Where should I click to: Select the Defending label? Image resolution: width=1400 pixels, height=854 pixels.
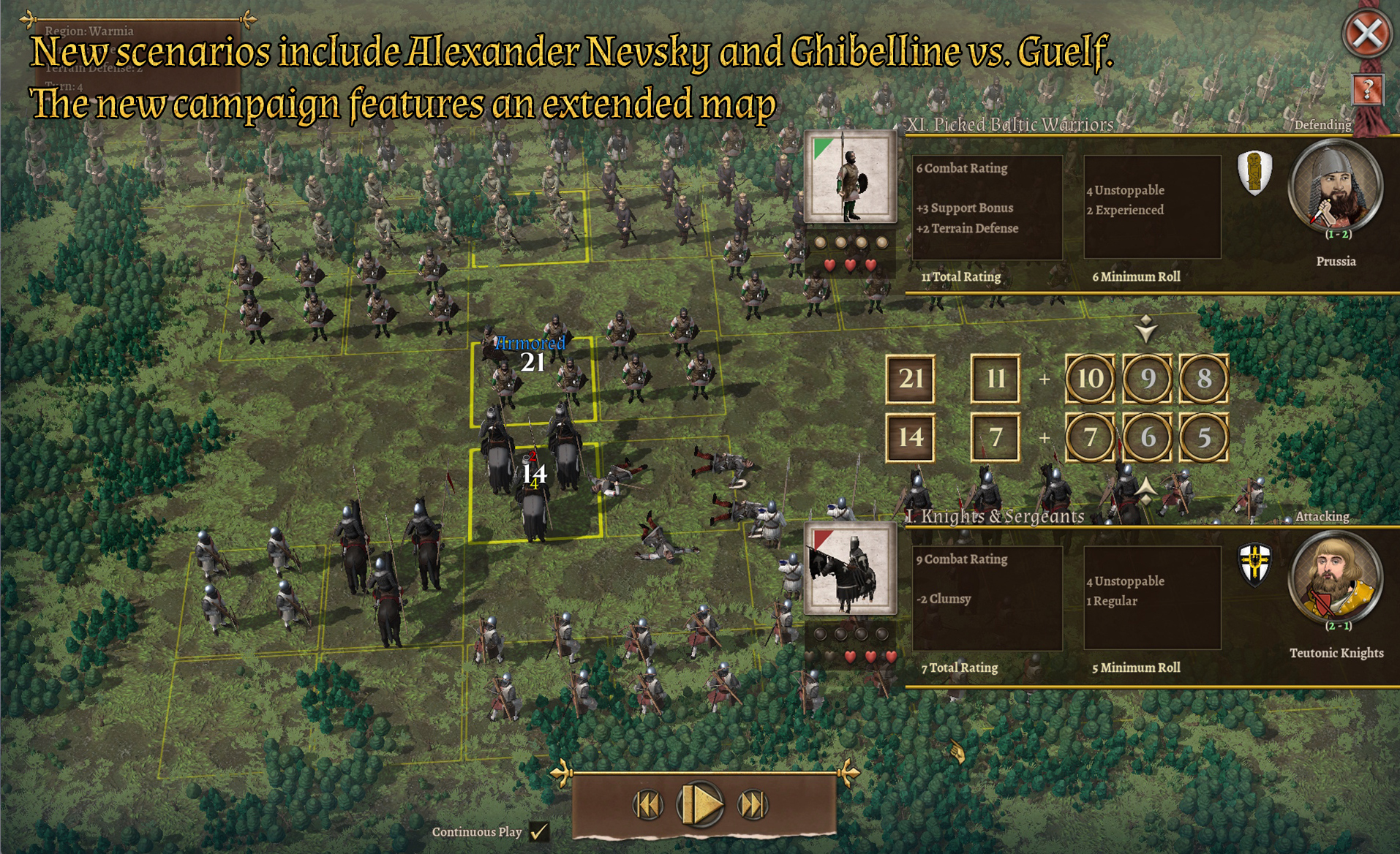1322,124
